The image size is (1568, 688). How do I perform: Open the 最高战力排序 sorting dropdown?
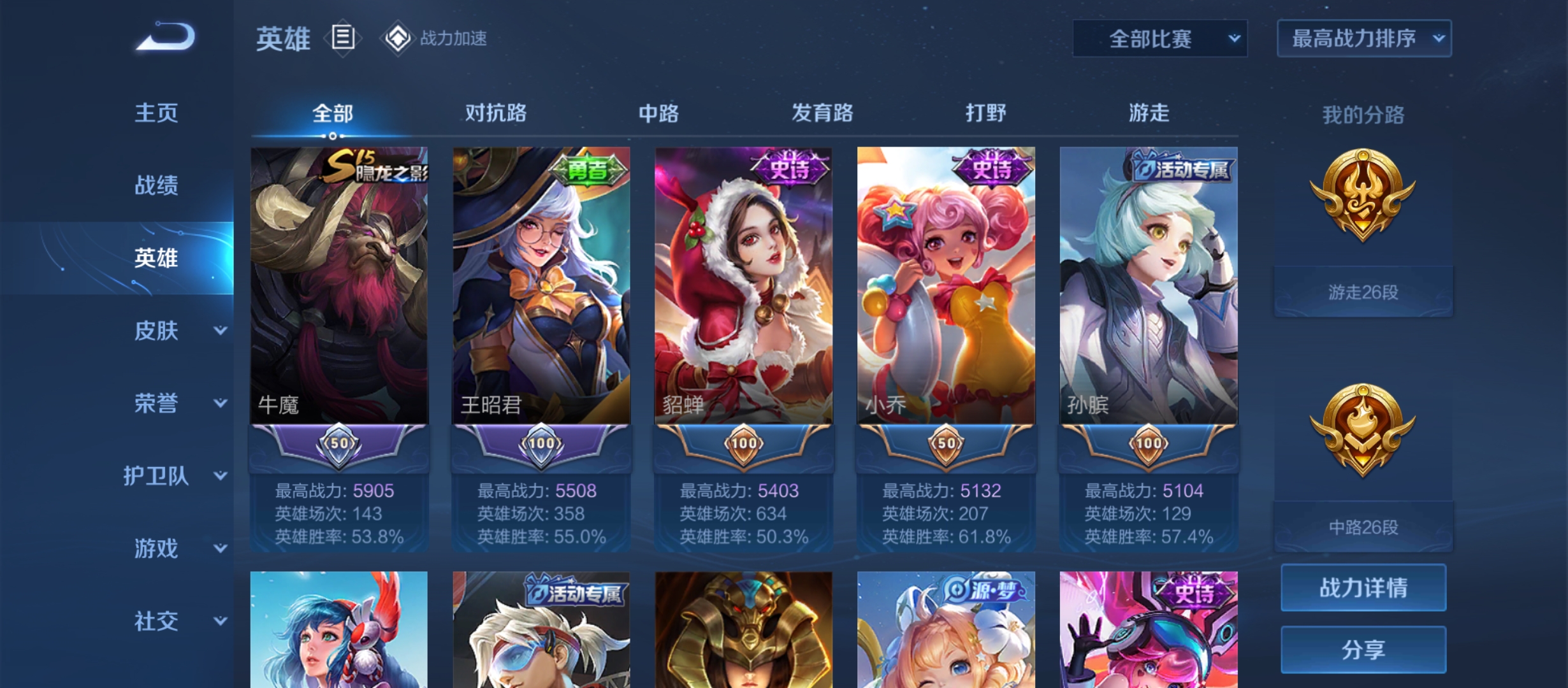1363,38
